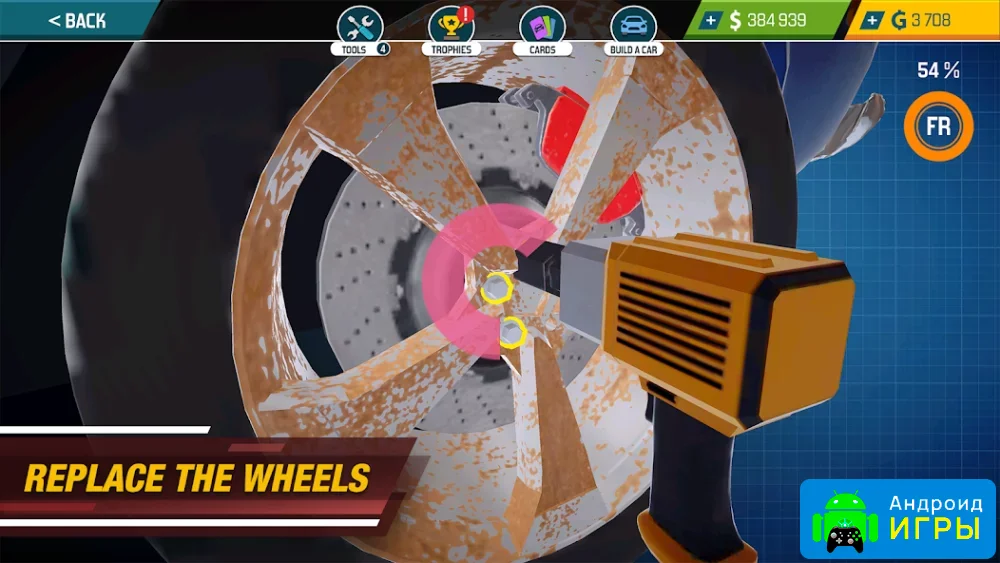Select the FR wheel indicator

pyautogui.click(x=938, y=127)
